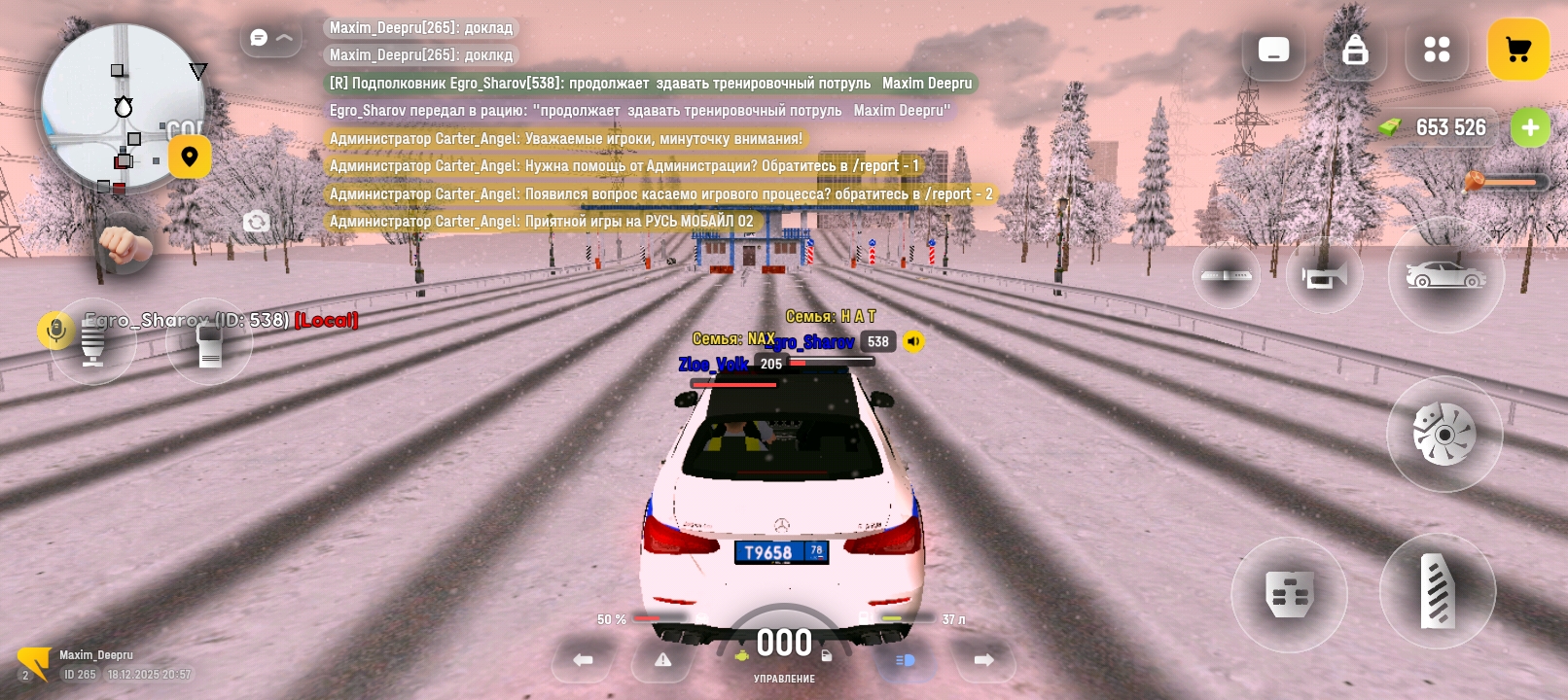Image resolution: width=1568 pixels, height=700 pixels.
Task: Open the backpack inventory
Action: (1355, 50)
